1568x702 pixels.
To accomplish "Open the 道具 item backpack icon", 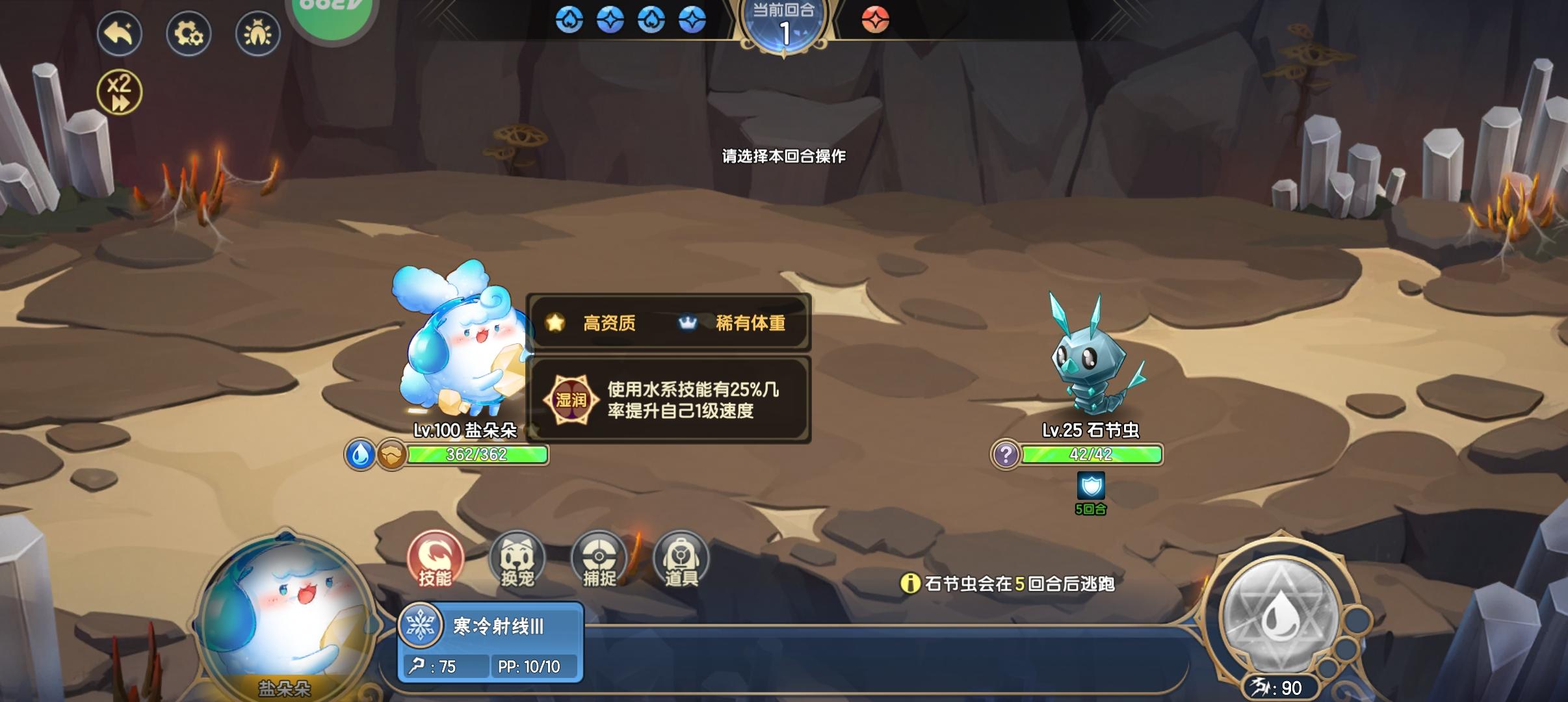I will point(681,559).
